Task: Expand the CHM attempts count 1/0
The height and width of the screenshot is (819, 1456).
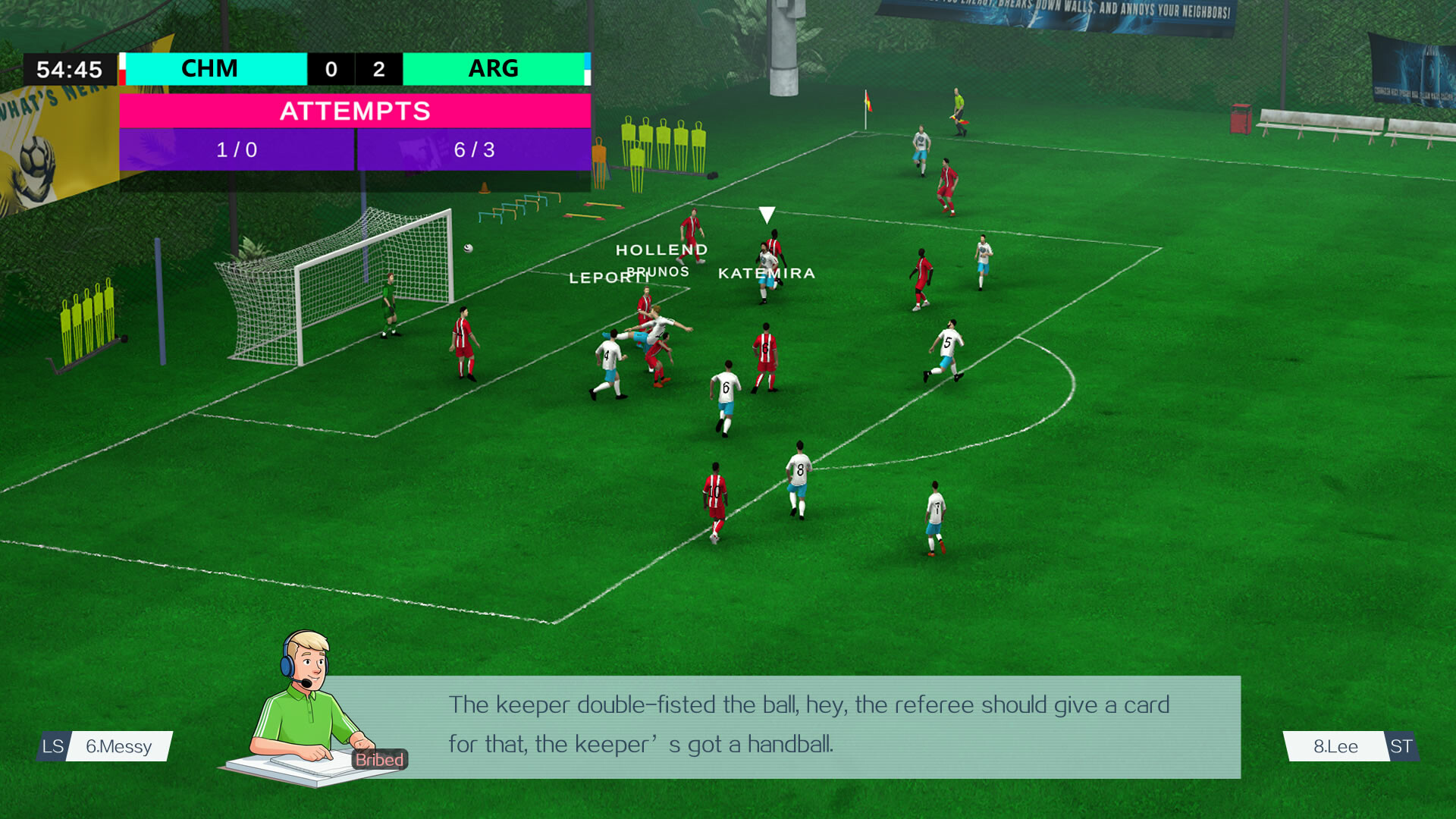Action: tap(237, 150)
